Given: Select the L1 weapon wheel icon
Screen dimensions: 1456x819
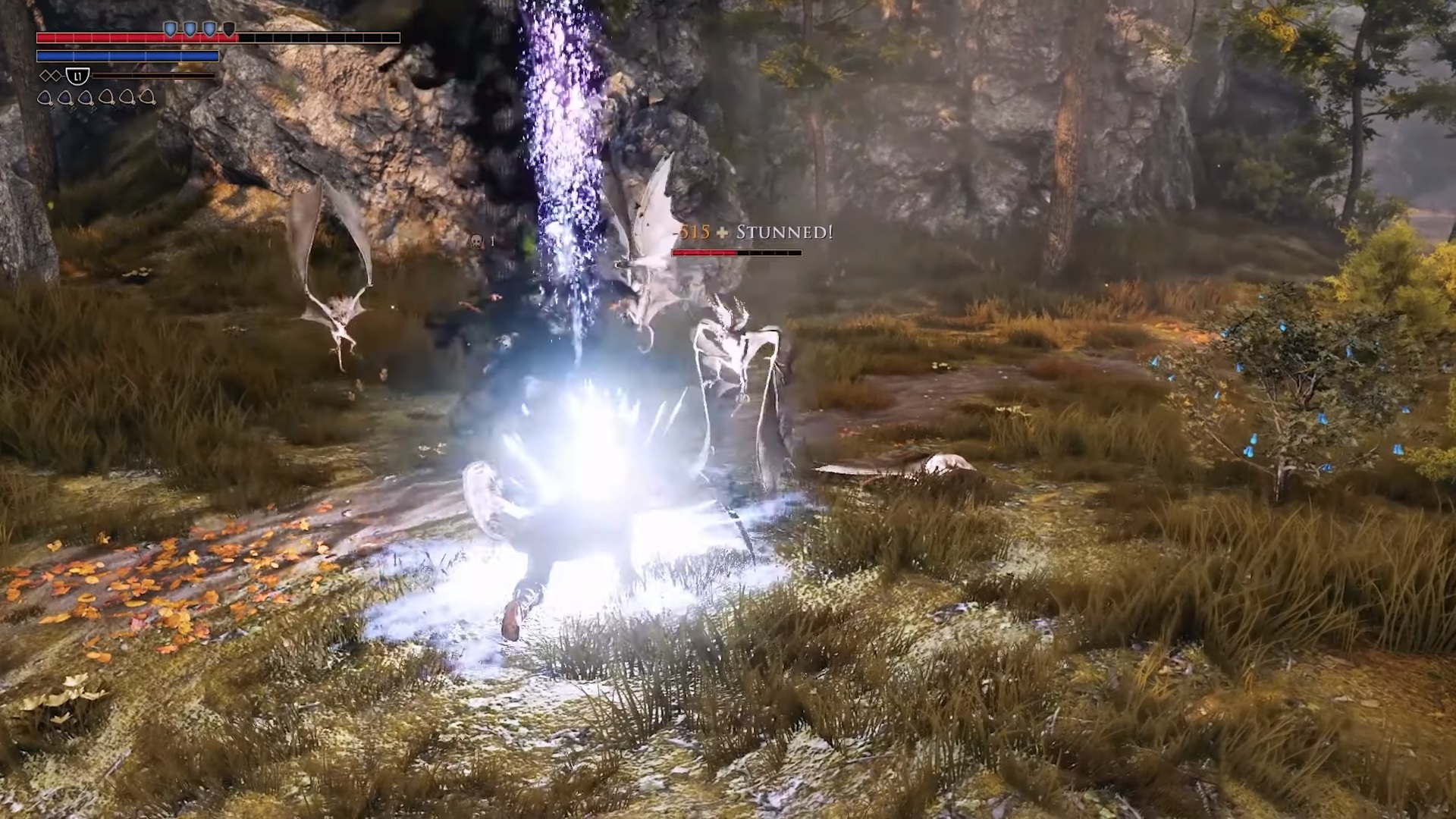Looking at the screenshot, I should (x=77, y=77).
